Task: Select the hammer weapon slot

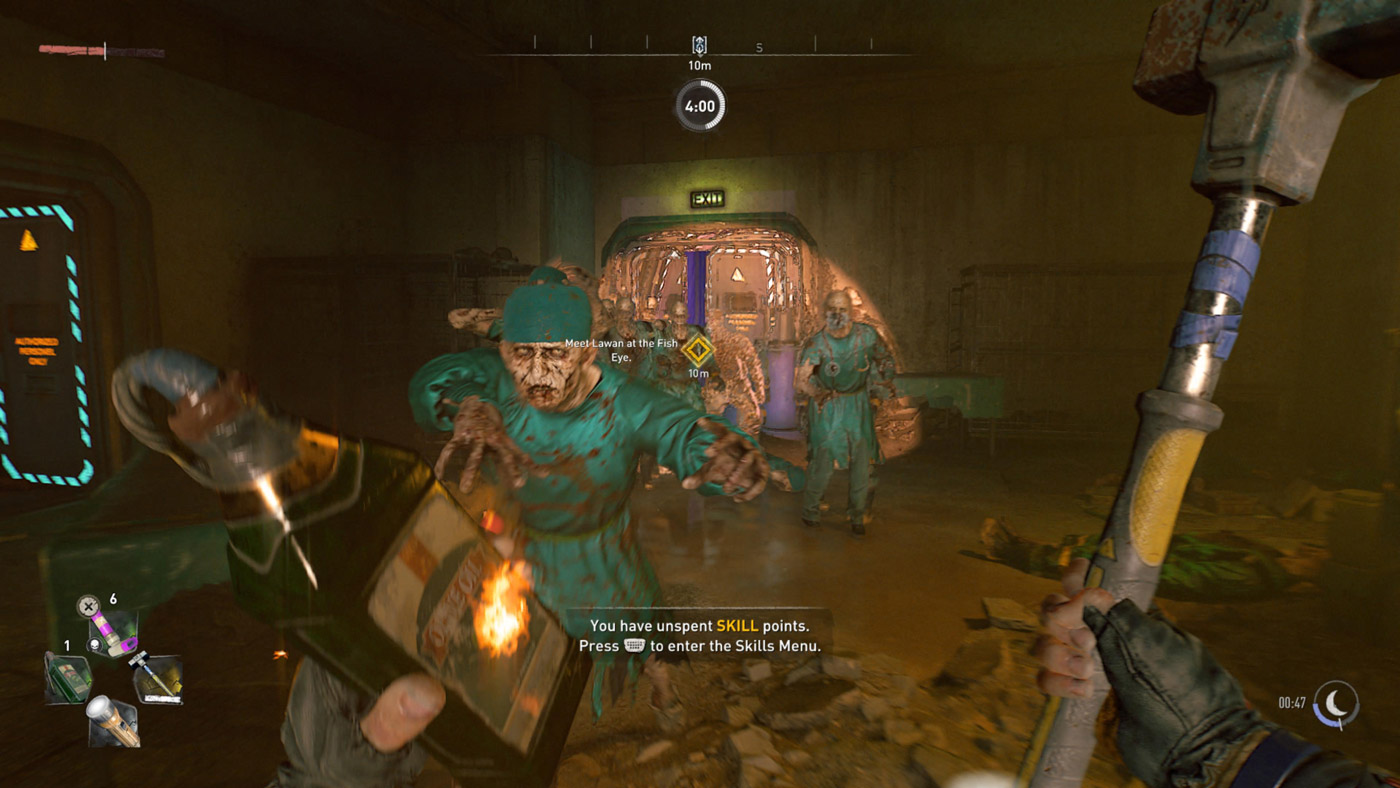Action: [158, 678]
